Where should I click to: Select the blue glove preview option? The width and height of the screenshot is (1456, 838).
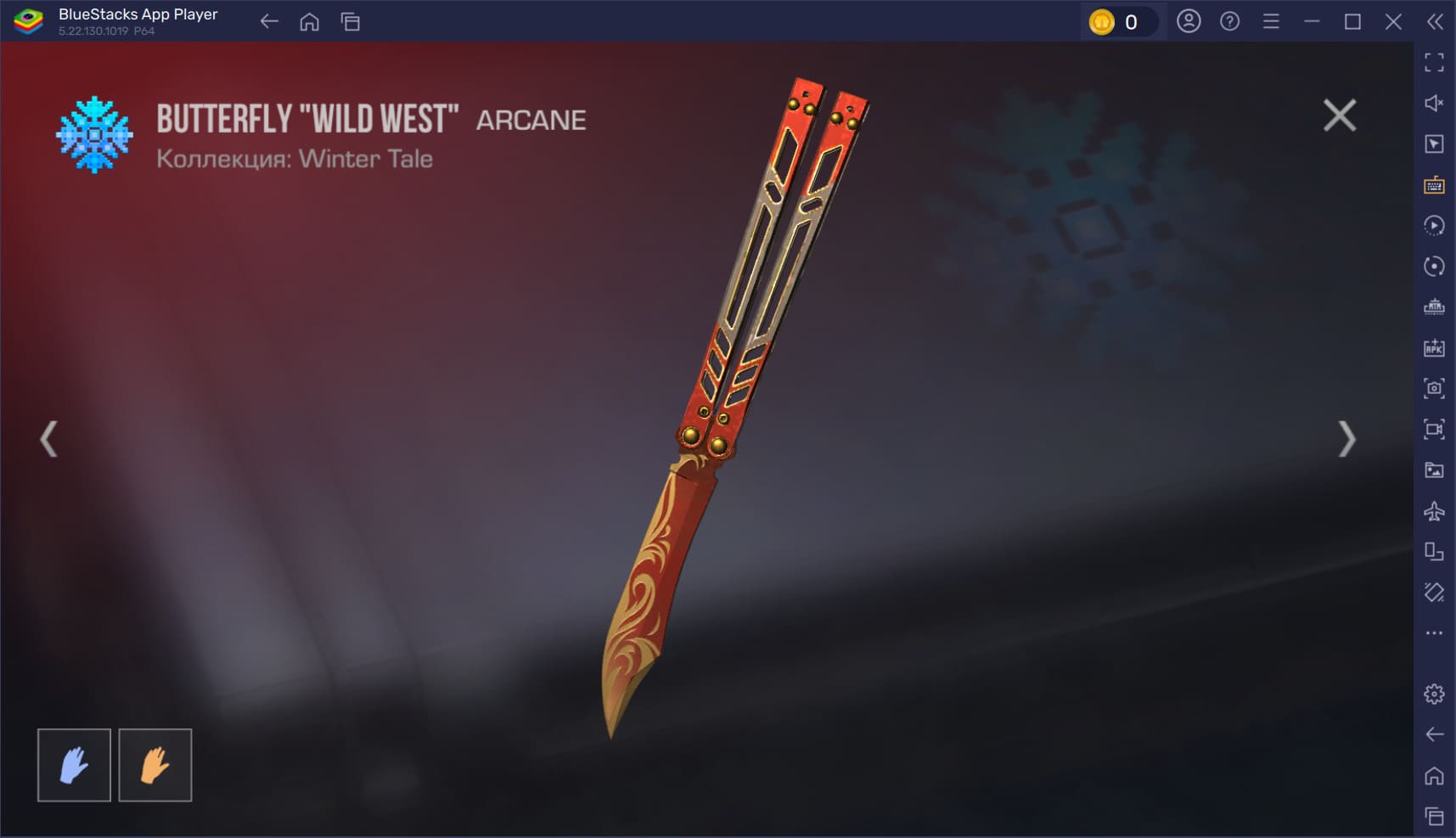tap(74, 765)
